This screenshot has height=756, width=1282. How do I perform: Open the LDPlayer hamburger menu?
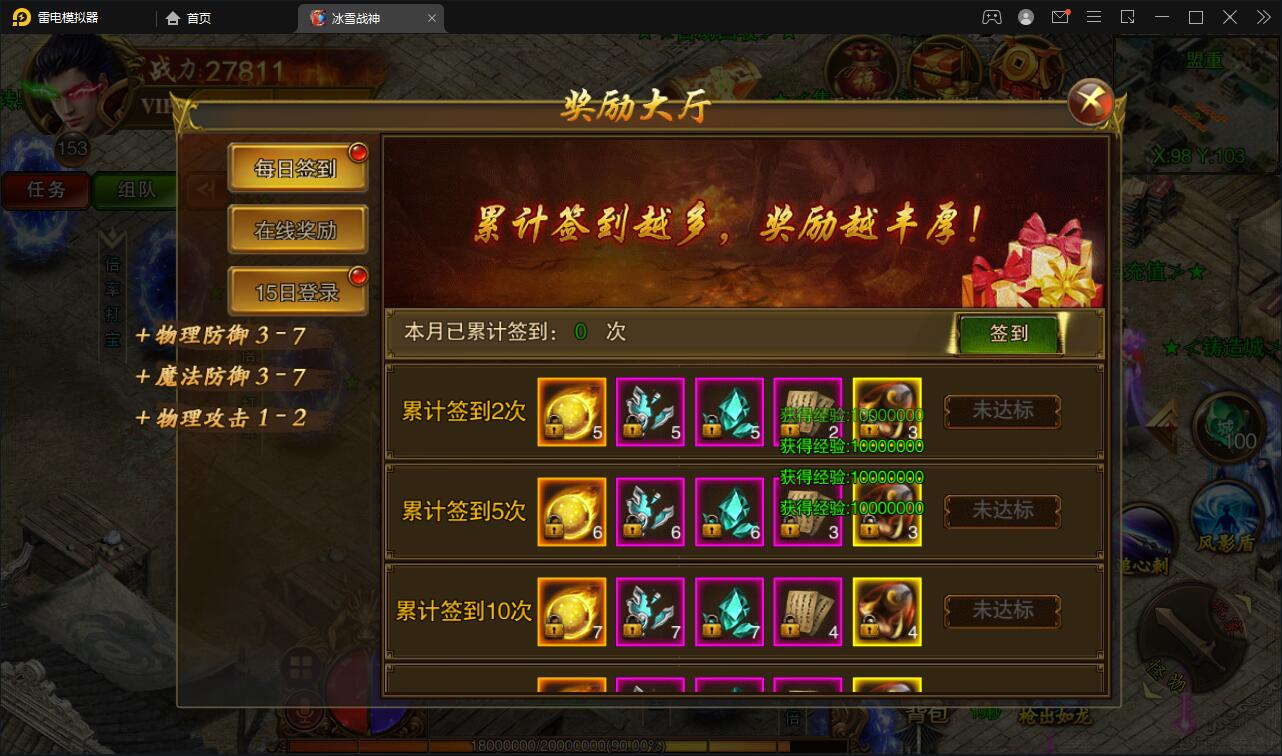pyautogui.click(x=1094, y=17)
